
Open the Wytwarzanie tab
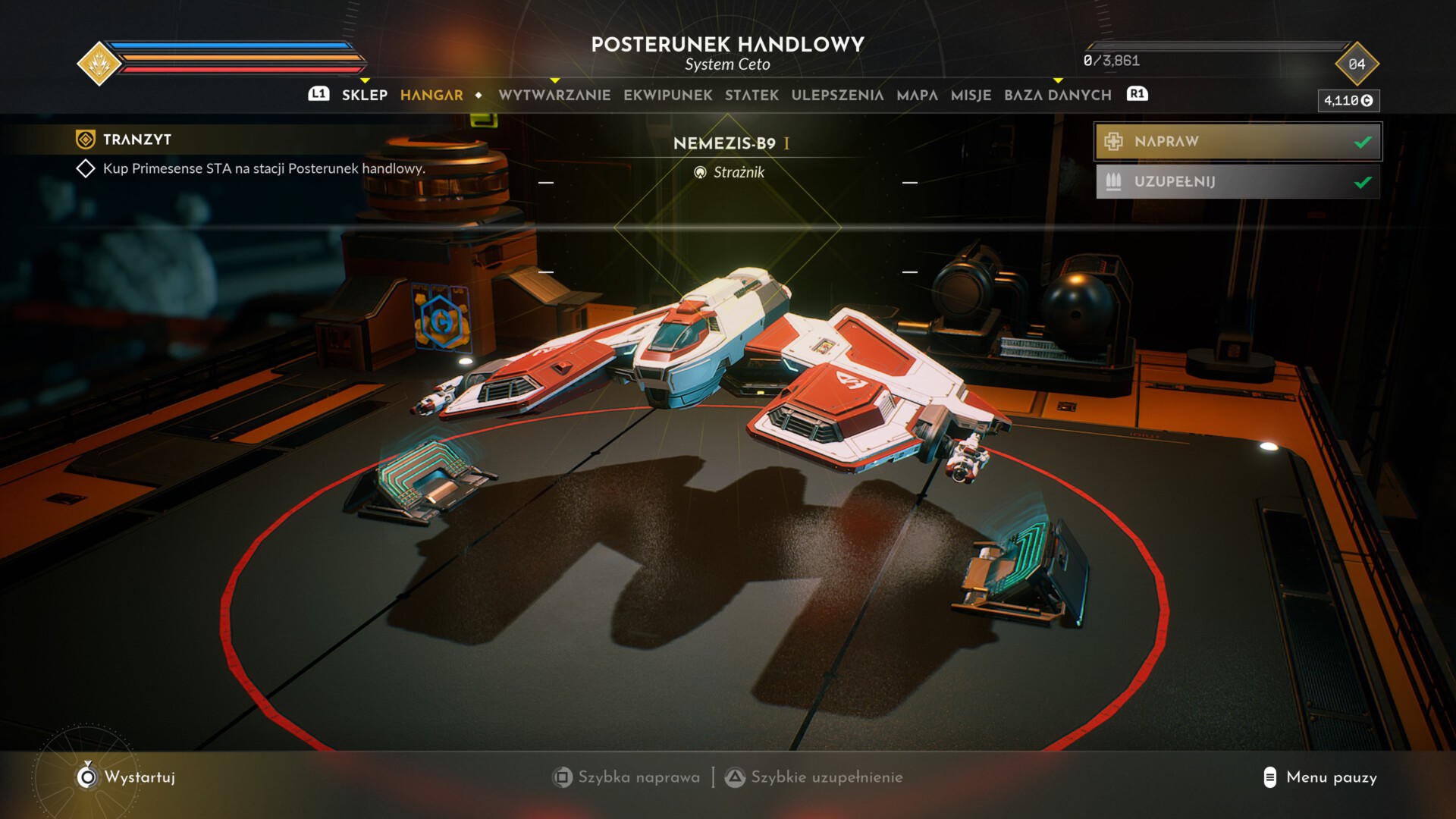pos(554,95)
